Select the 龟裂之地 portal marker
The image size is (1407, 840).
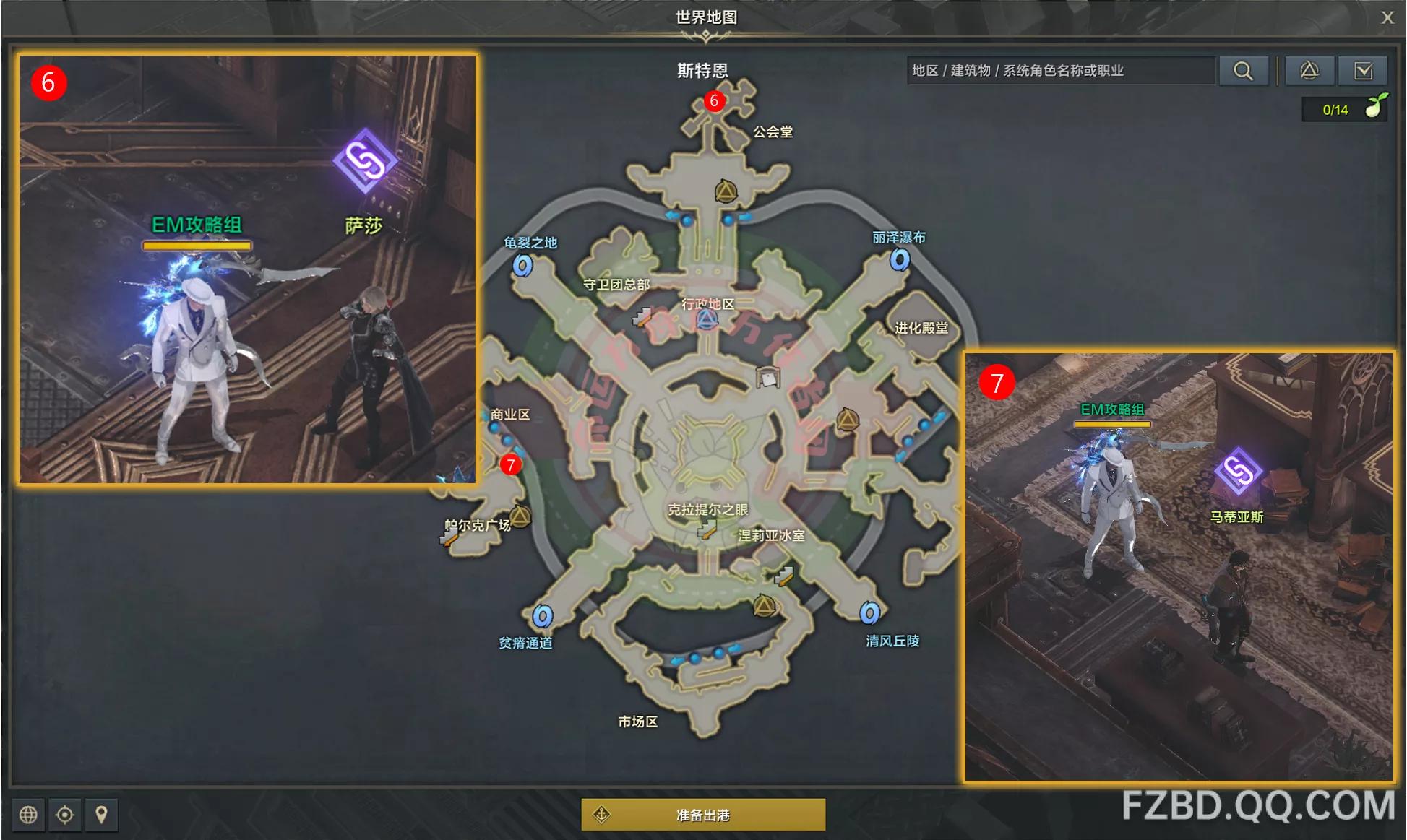point(522,266)
